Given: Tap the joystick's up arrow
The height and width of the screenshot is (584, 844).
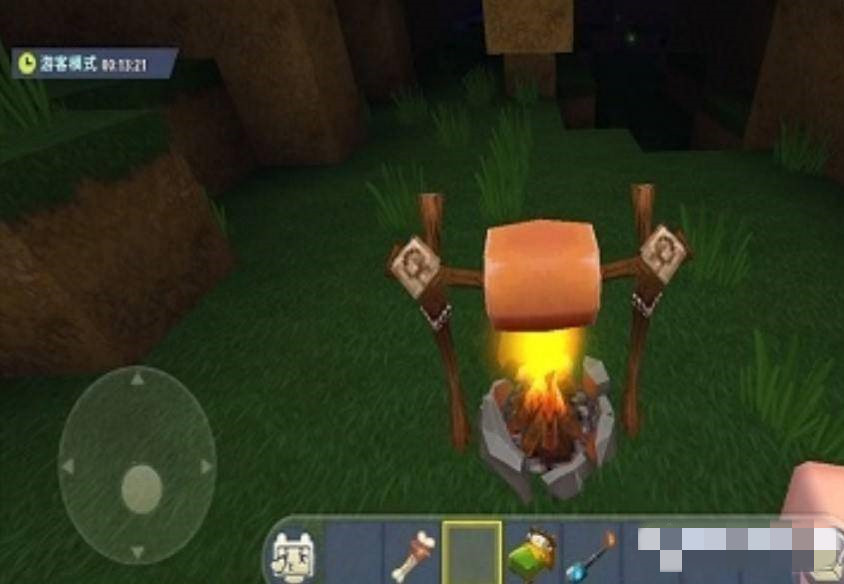Looking at the screenshot, I should click(138, 380).
